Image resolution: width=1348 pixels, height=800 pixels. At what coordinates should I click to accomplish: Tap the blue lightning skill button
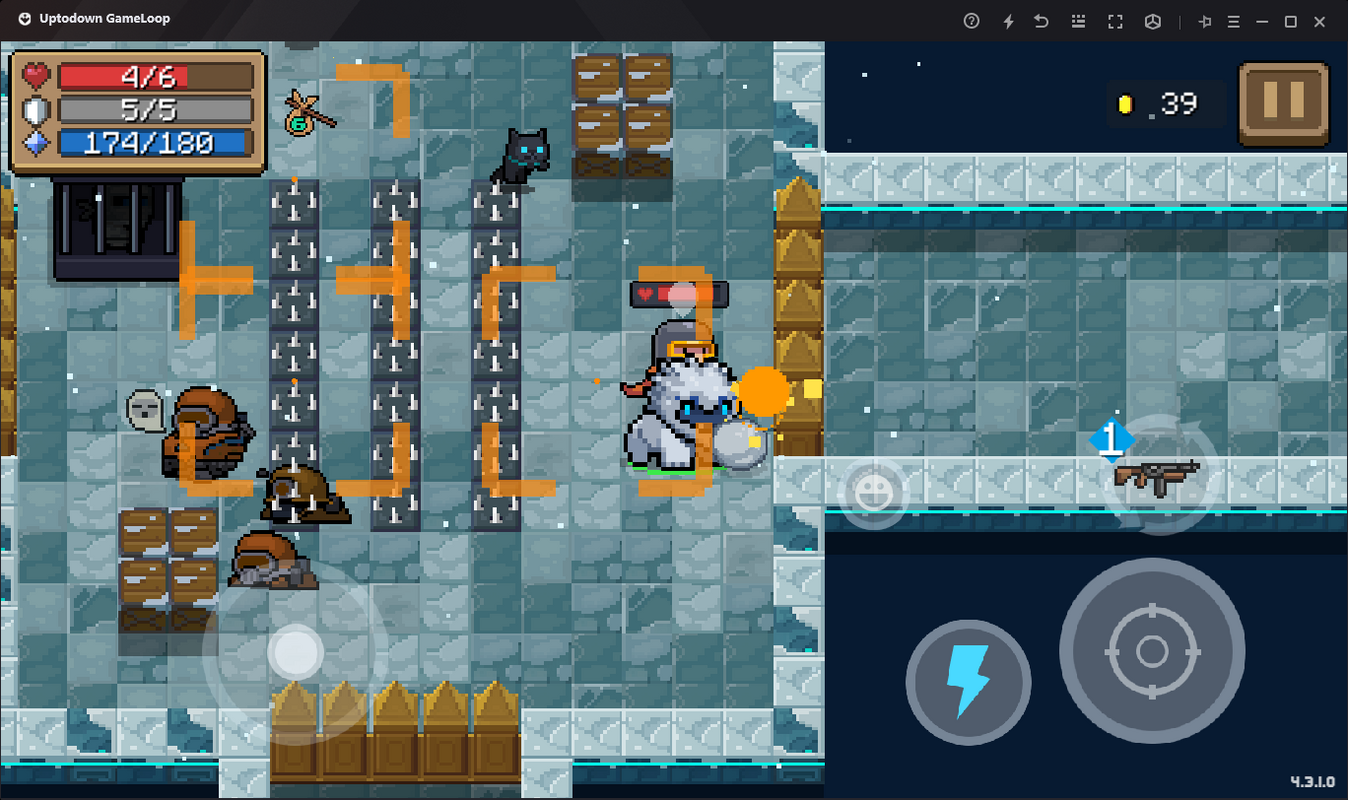[967, 681]
